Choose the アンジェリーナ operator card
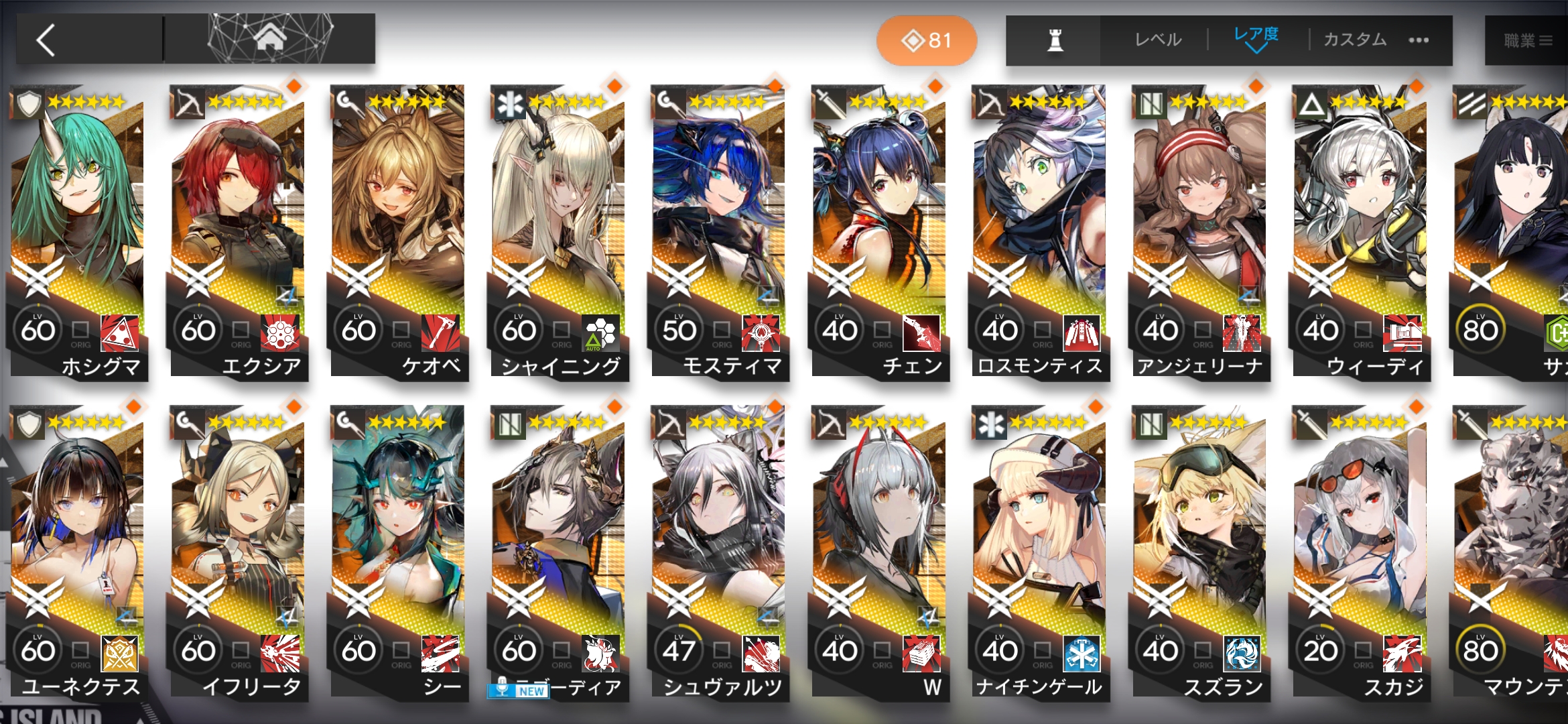1568x724 pixels. (1200, 228)
